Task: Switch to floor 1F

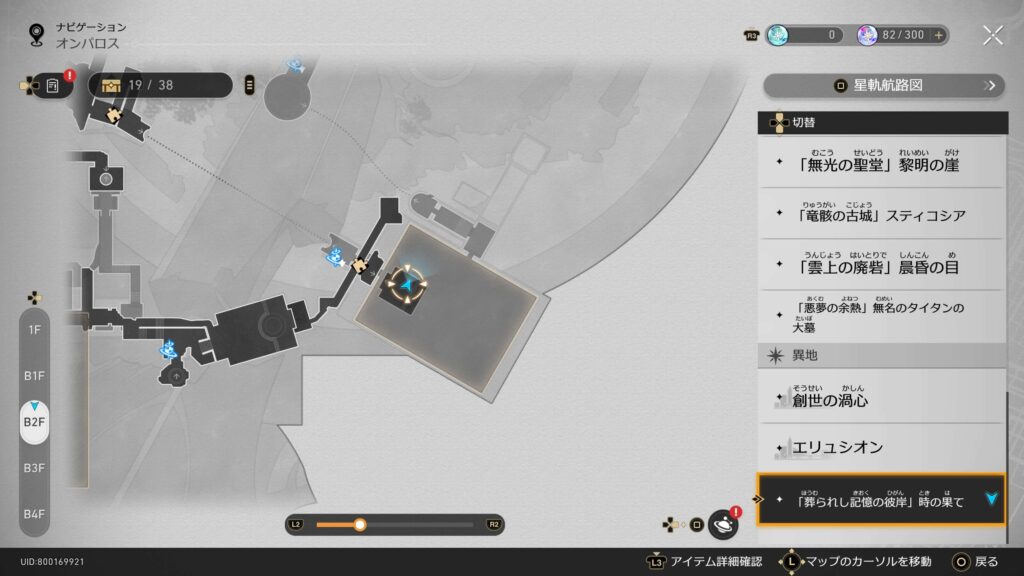Action: (x=34, y=330)
